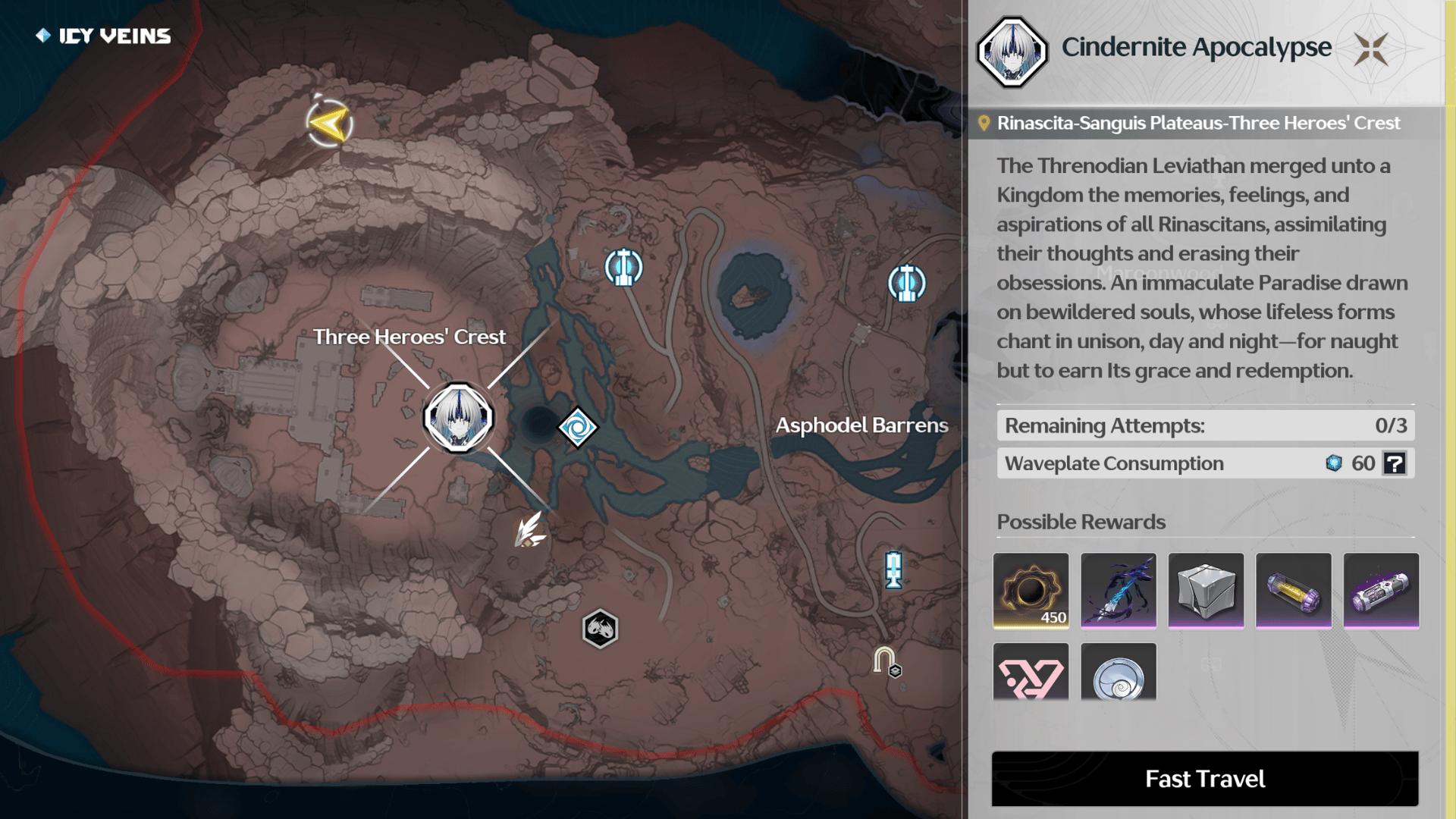Image resolution: width=1456 pixels, height=819 pixels.
Task: Select the arch gate map marker
Action: click(x=885, y=661)
